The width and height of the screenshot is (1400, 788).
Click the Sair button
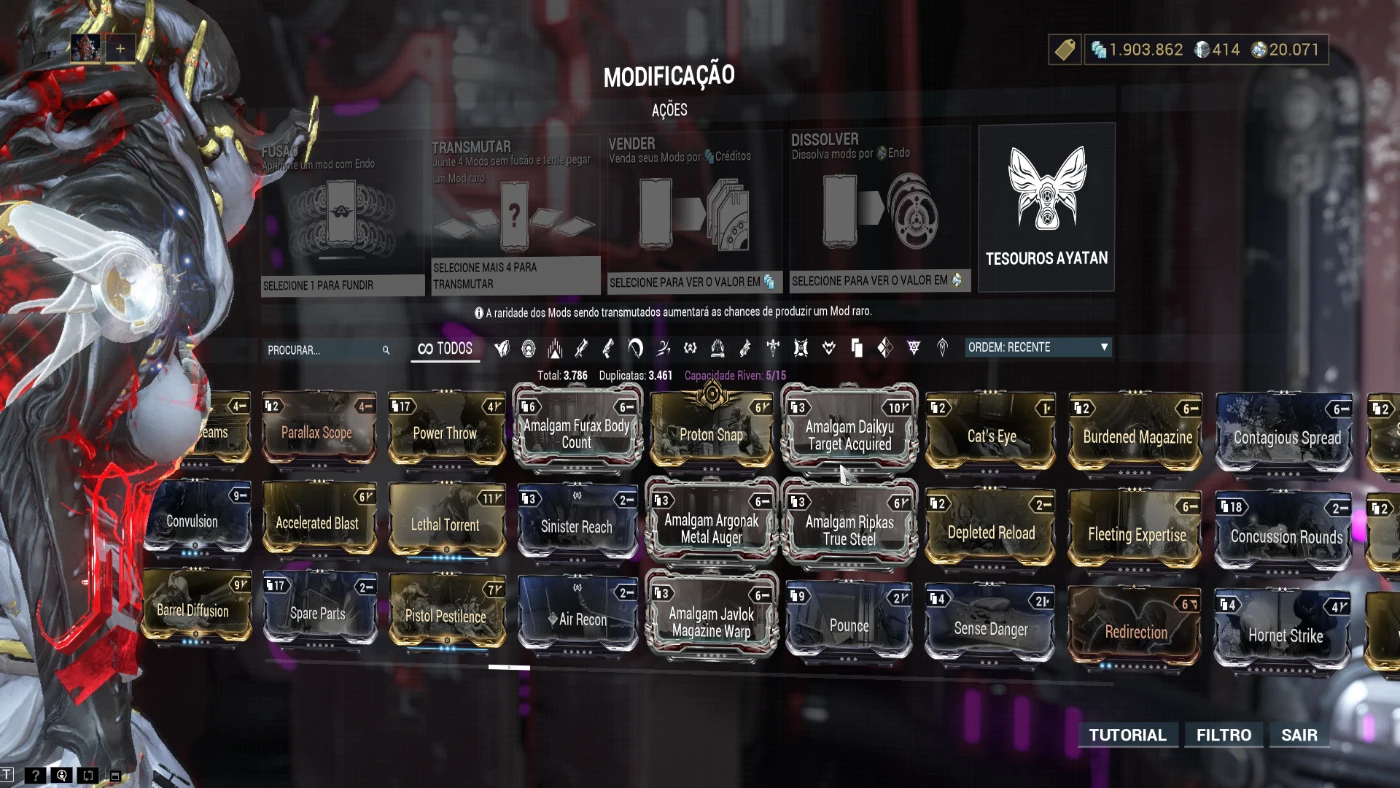click(x=1298, y=734)
